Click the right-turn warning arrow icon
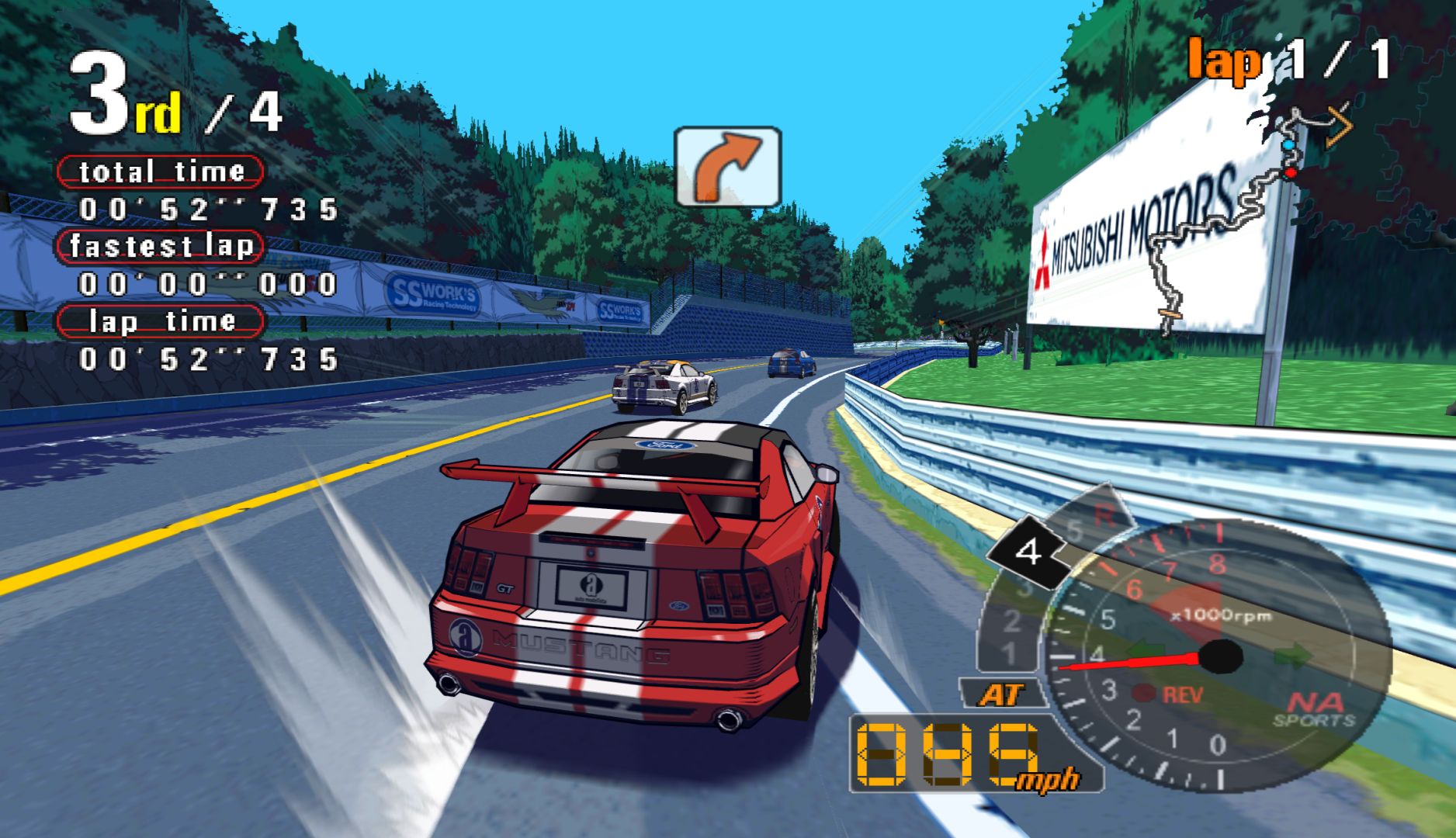The width and height of the screenshot is (1456, 838). [727, 167]
